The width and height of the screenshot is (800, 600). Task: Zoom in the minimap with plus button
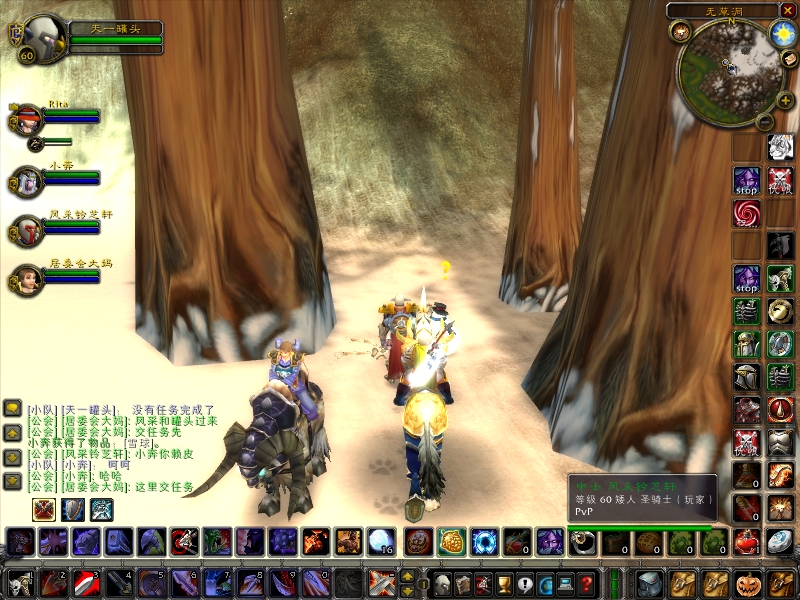[784, 101]
